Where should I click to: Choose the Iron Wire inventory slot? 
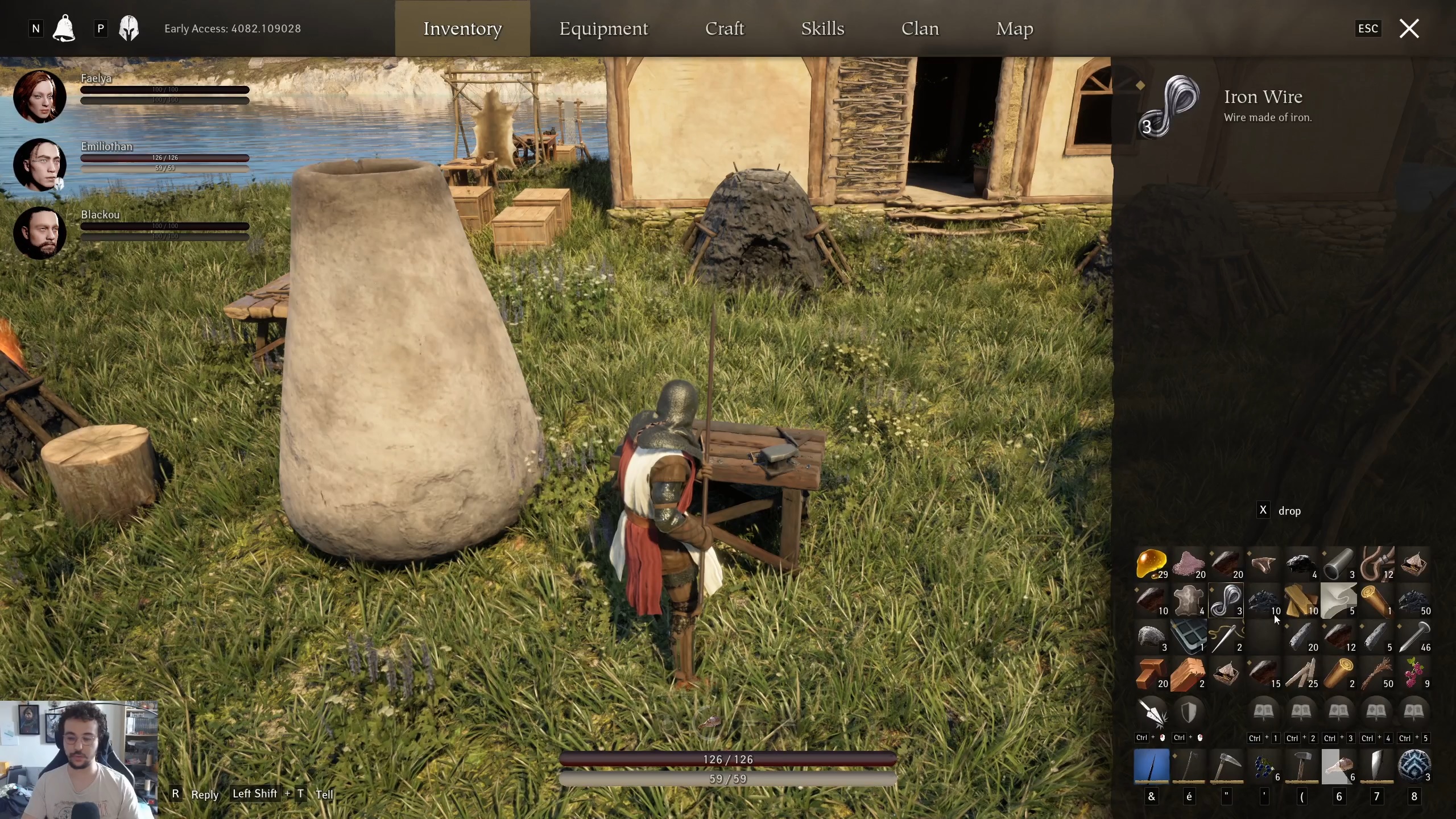coord(1226,601)
